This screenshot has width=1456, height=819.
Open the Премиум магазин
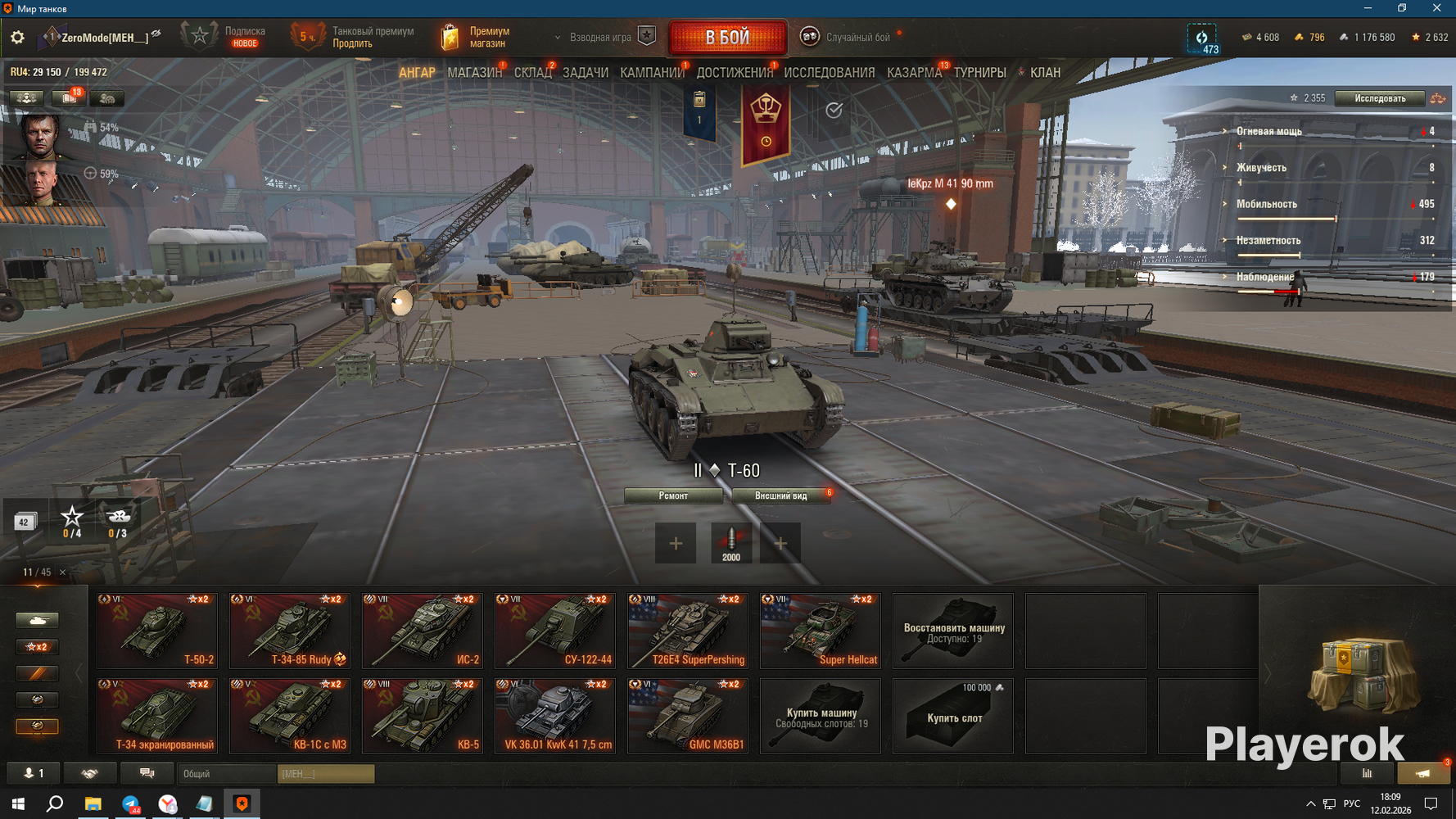tap(477, 38)
